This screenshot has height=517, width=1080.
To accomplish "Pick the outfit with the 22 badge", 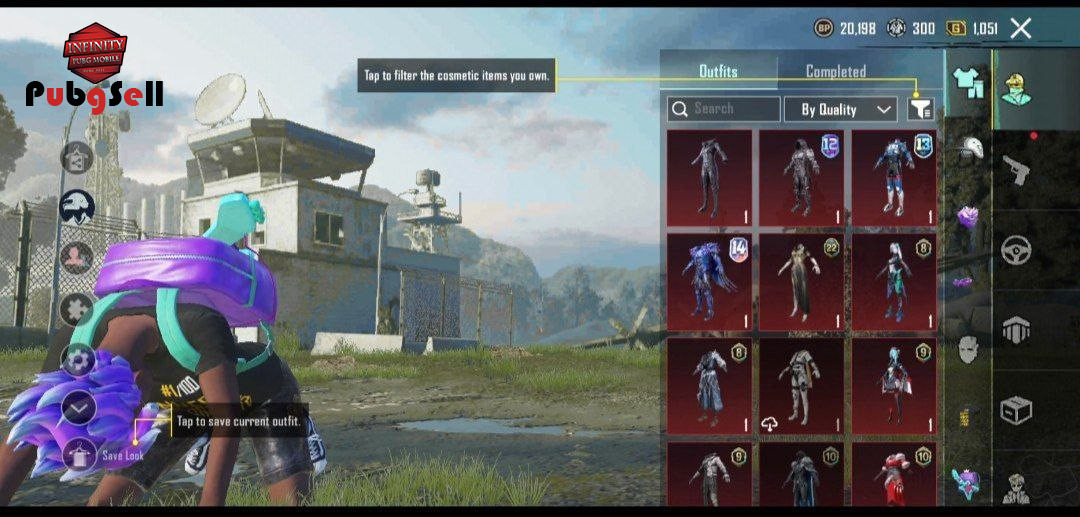I will click(801, 282).
